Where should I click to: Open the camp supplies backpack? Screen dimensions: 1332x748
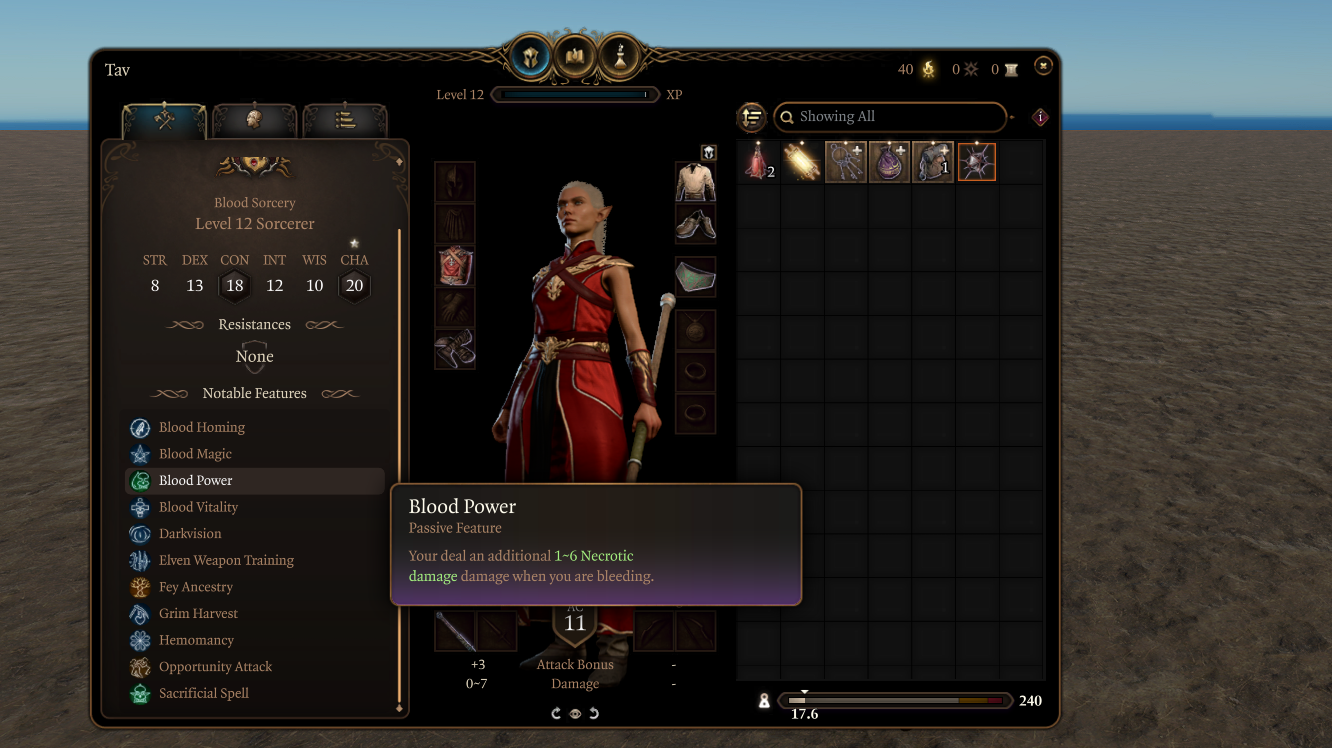[932, 162]
